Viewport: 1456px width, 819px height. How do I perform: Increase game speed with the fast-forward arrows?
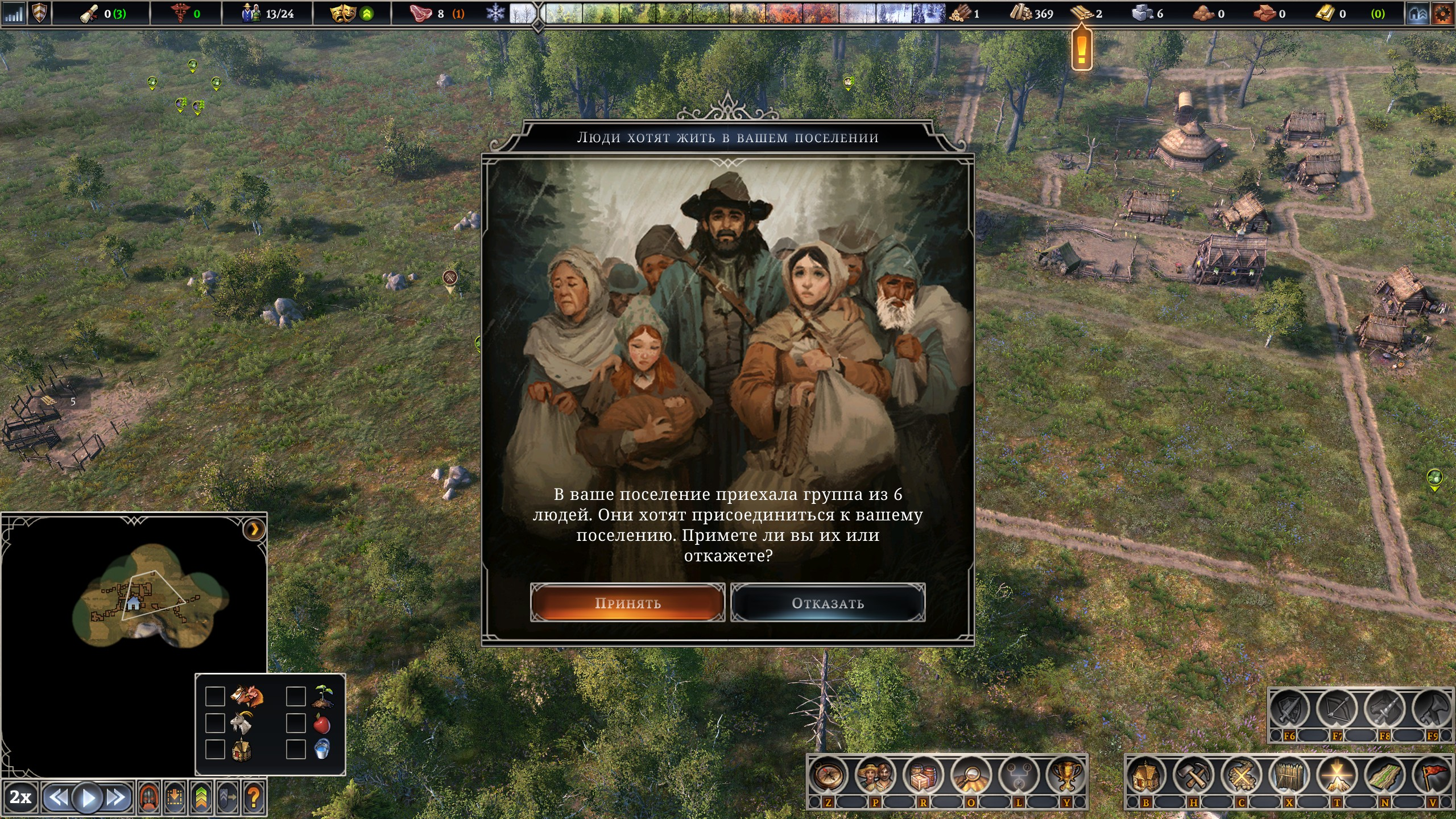coord(117,798)
